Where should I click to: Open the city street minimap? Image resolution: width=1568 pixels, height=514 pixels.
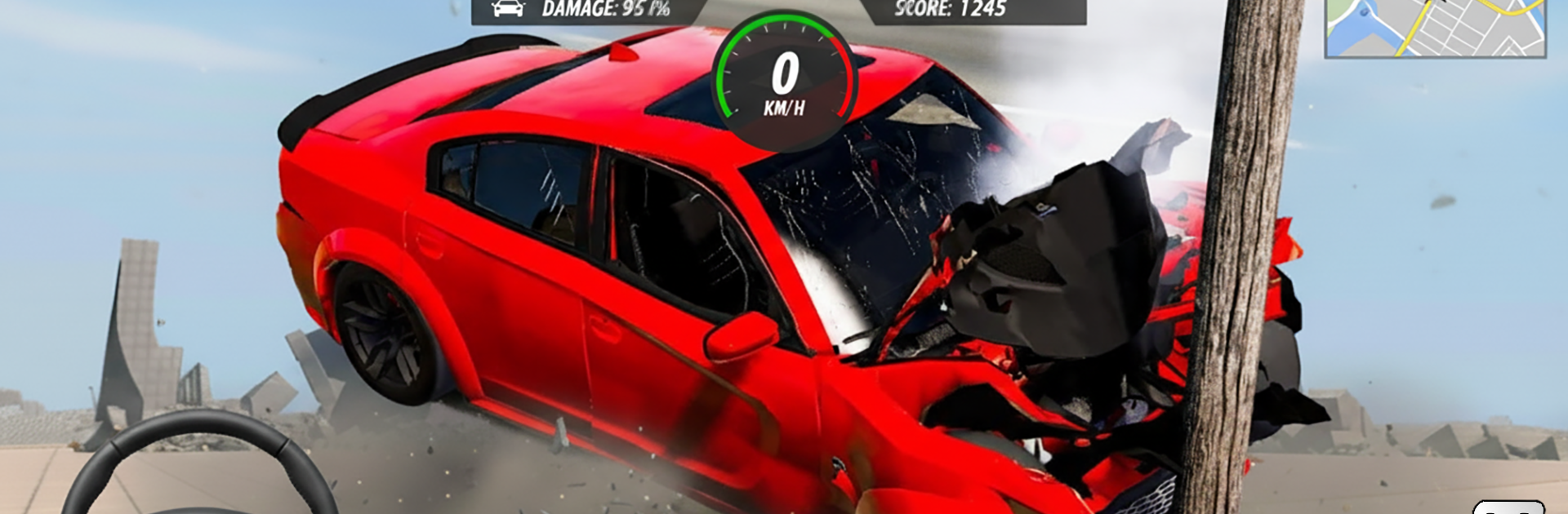point(1435,27)
